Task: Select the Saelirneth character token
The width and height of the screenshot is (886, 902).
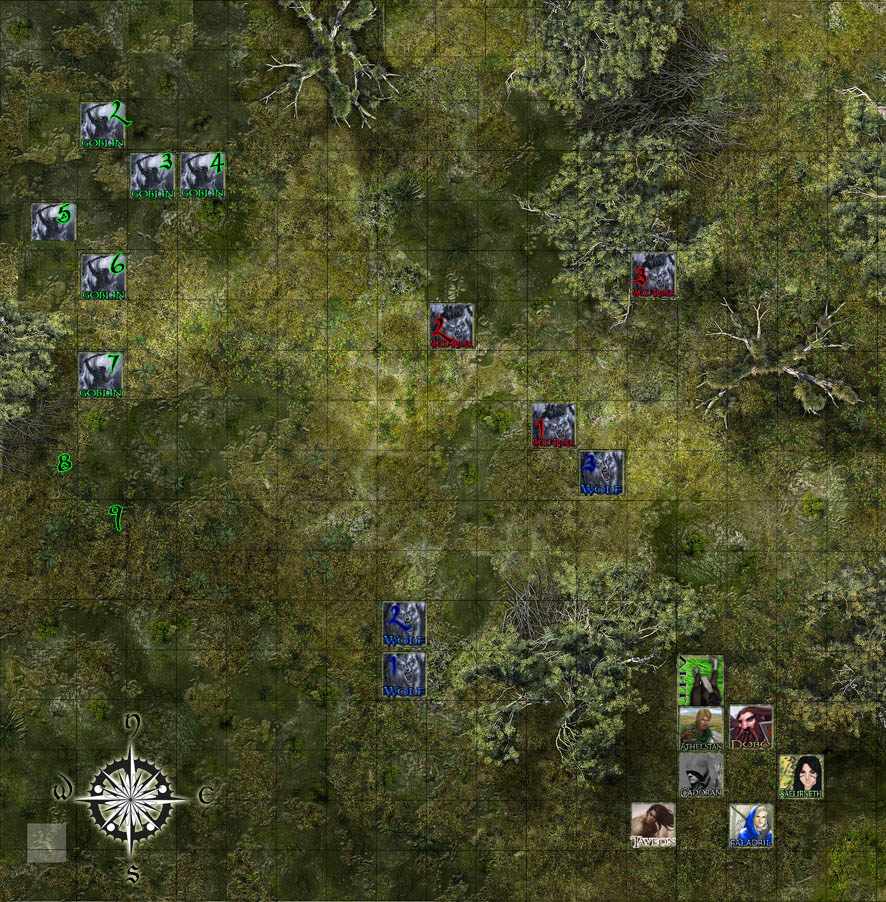Action: 801,776
